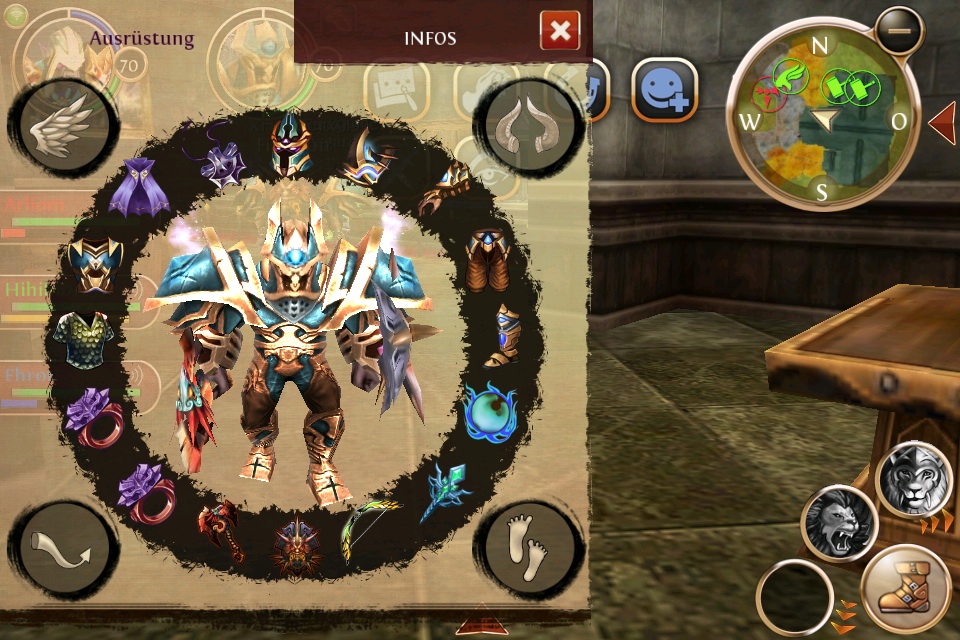The height and width of the screenshot is (640, 960).
Task: Select the brown leg armor slot
Action: tap(488, 260)
